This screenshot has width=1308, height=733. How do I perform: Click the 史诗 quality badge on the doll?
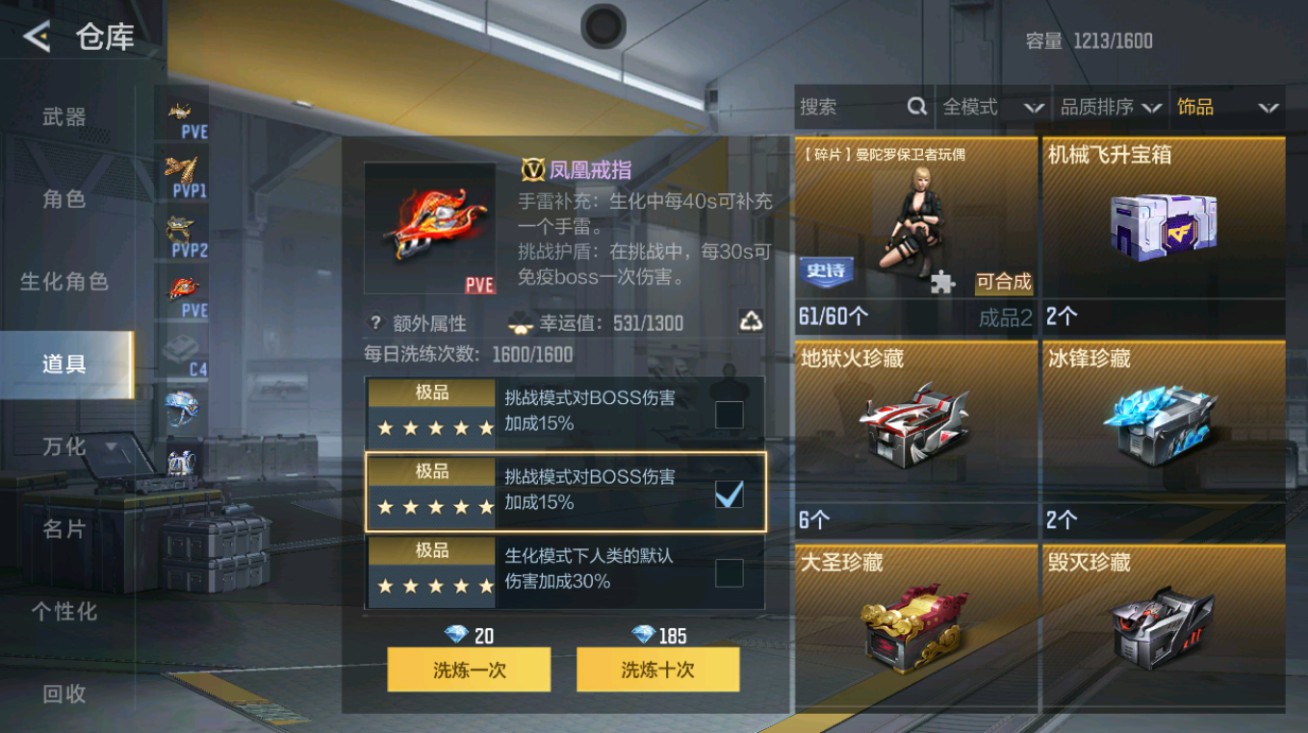[x=824, y=272]
